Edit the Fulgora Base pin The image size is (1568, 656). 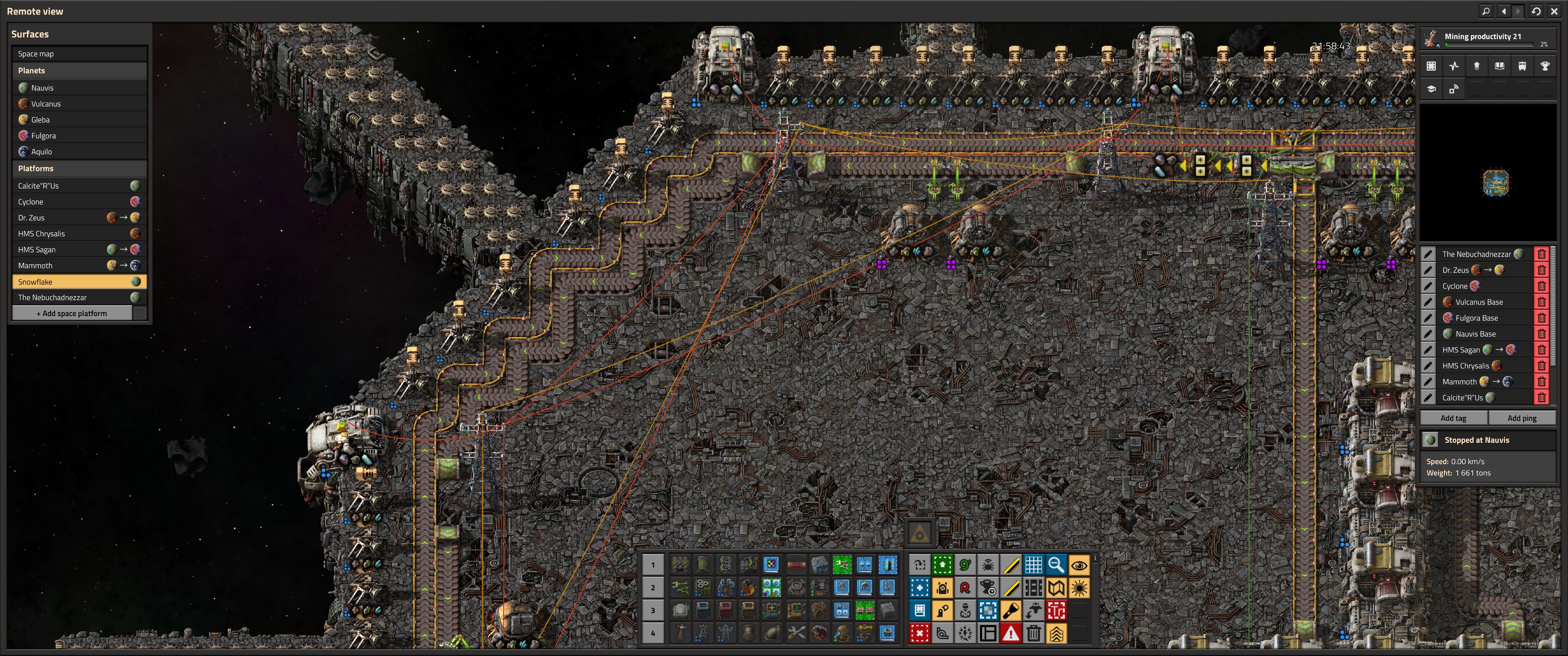(x=1428, y=318)
